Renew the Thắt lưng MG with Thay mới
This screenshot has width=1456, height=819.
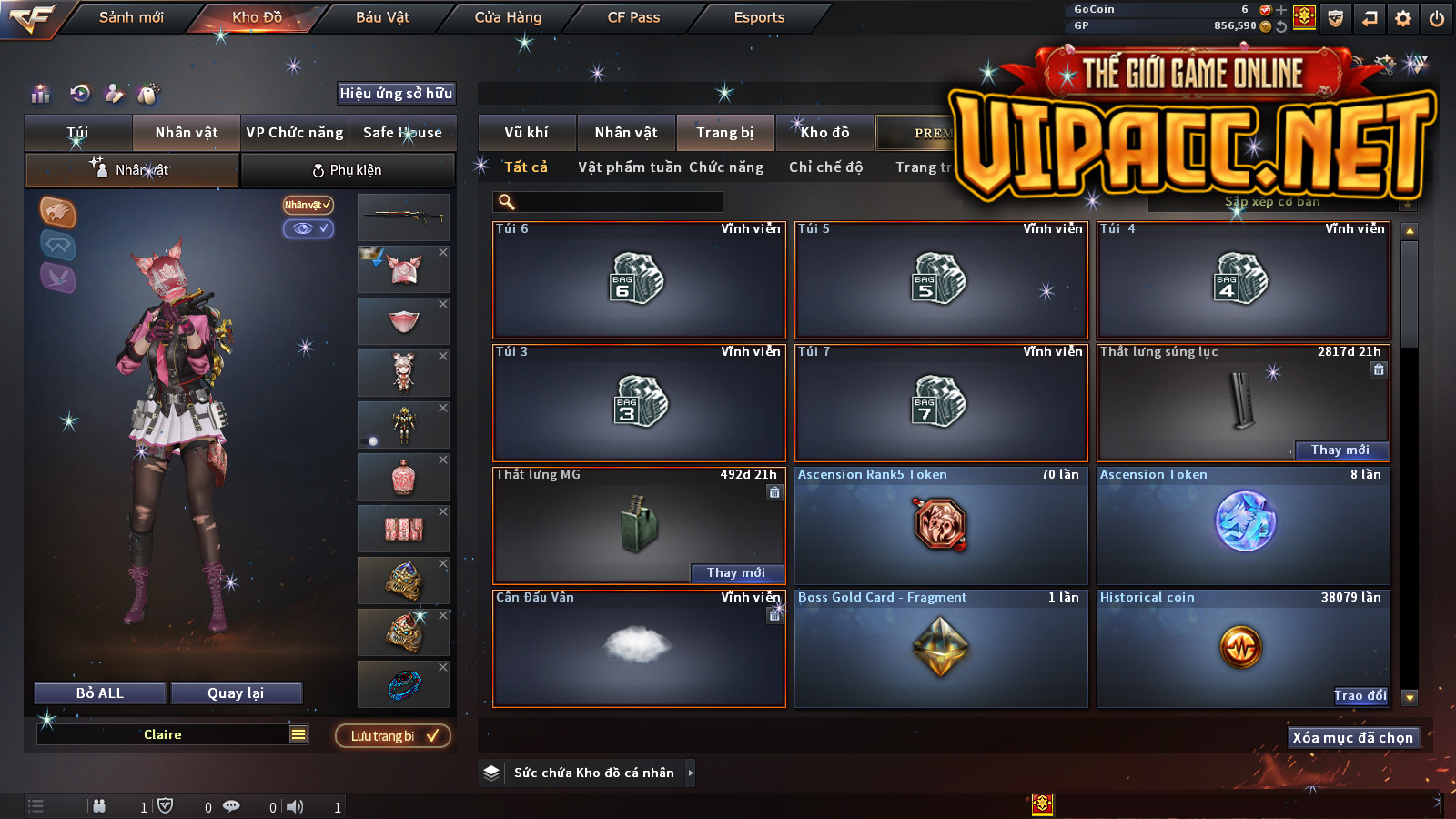tap(735, 572)
